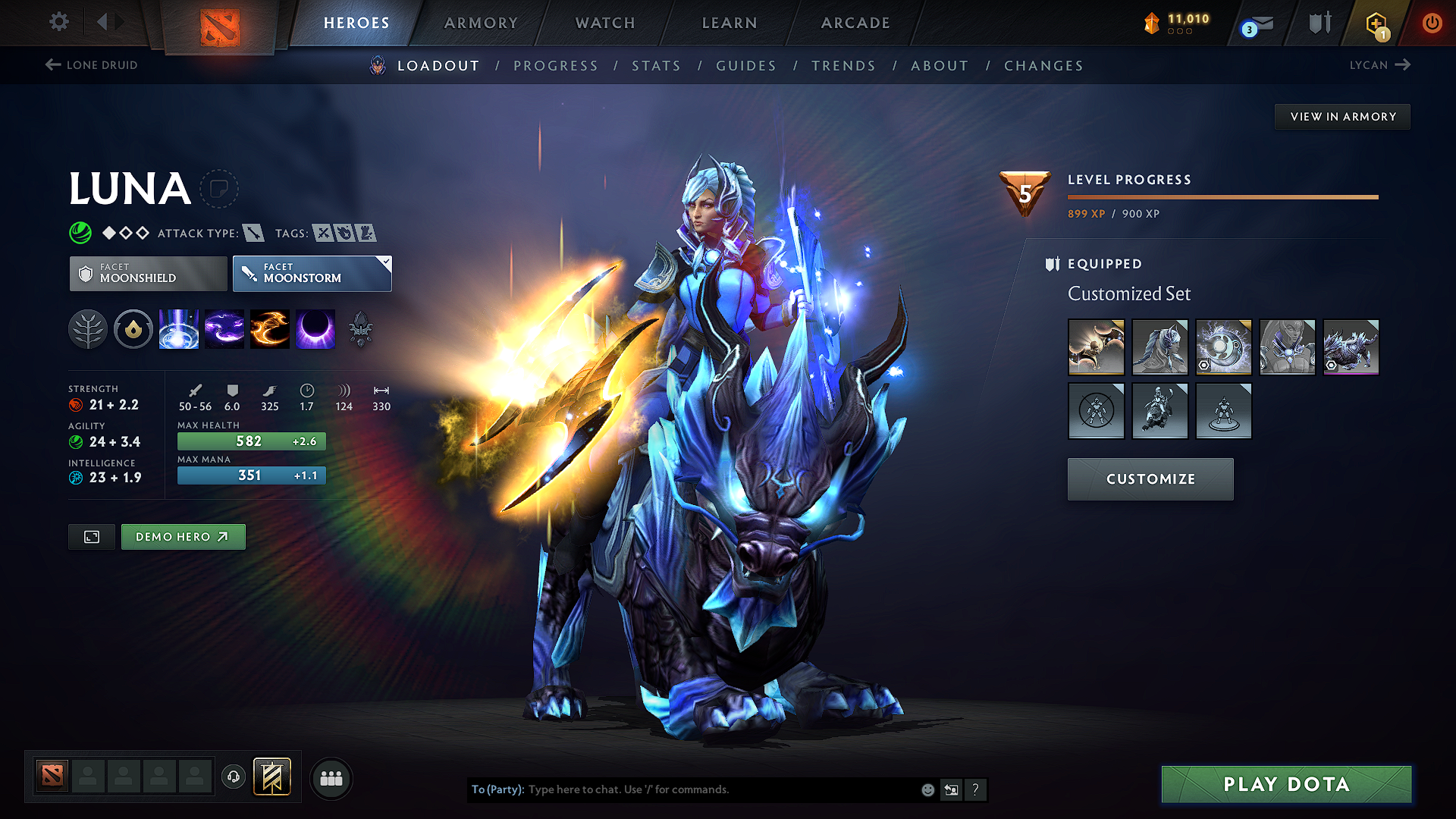Click the Aghanim's Scepter upgrade icon
This screenshot has height=819, width=1456.
tap(359, 329)
